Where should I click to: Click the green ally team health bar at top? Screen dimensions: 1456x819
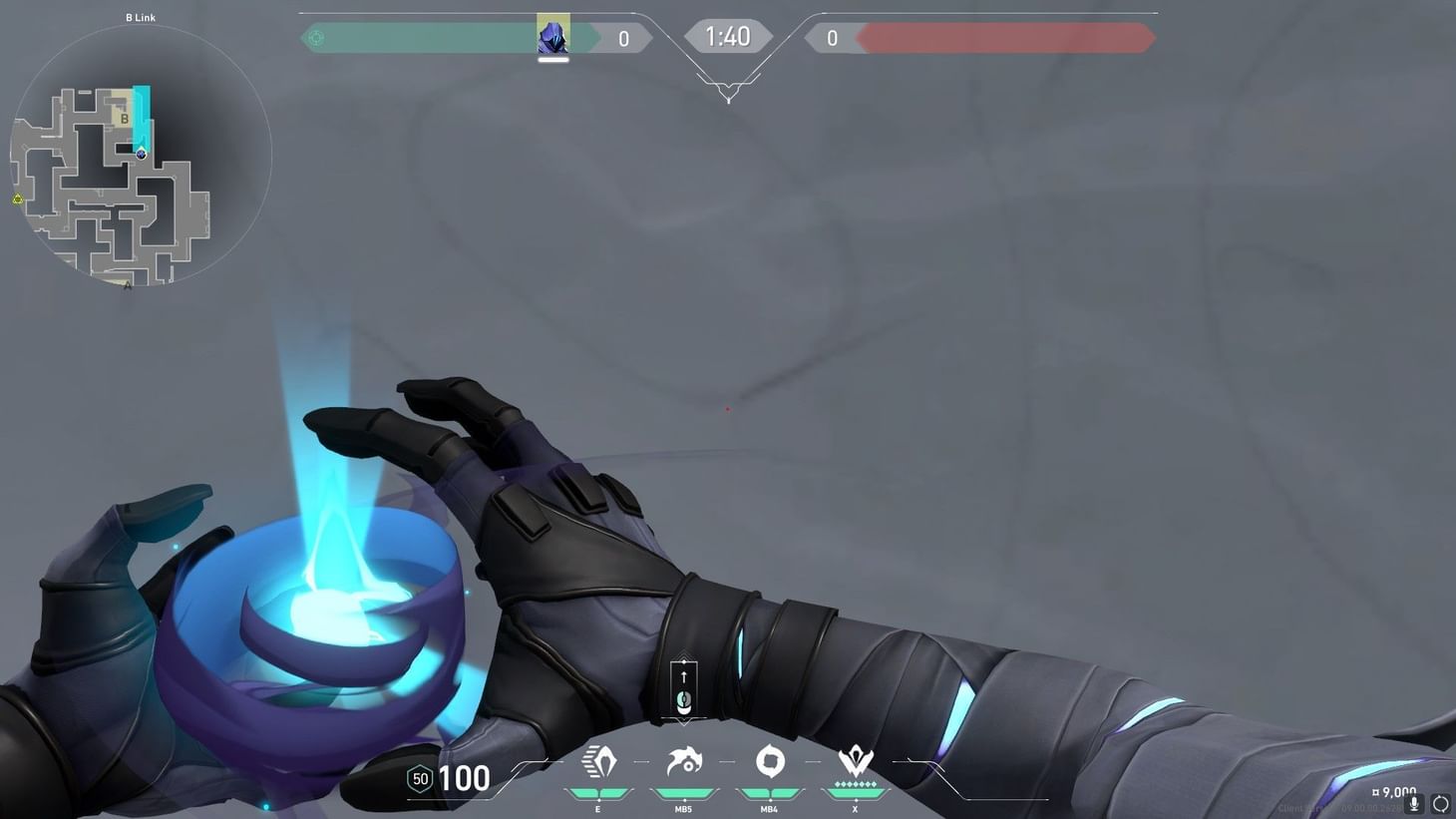(429, 36)
